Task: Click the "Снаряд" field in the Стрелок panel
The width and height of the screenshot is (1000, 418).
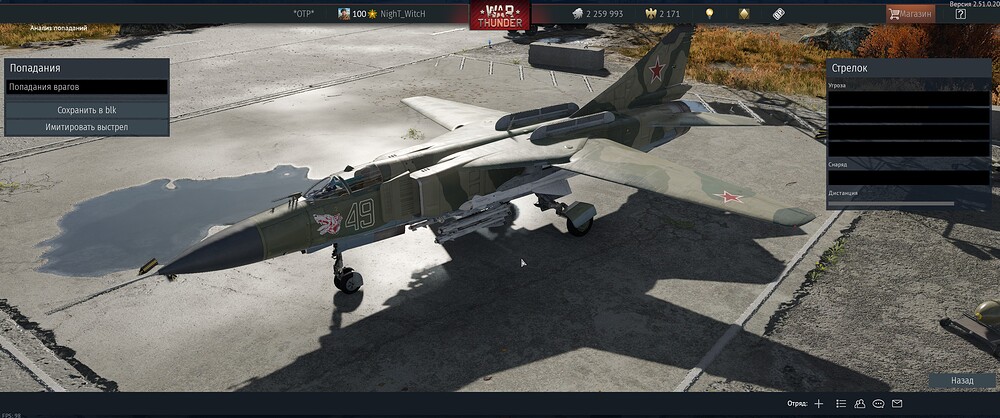Action: [x=908, y=177]
